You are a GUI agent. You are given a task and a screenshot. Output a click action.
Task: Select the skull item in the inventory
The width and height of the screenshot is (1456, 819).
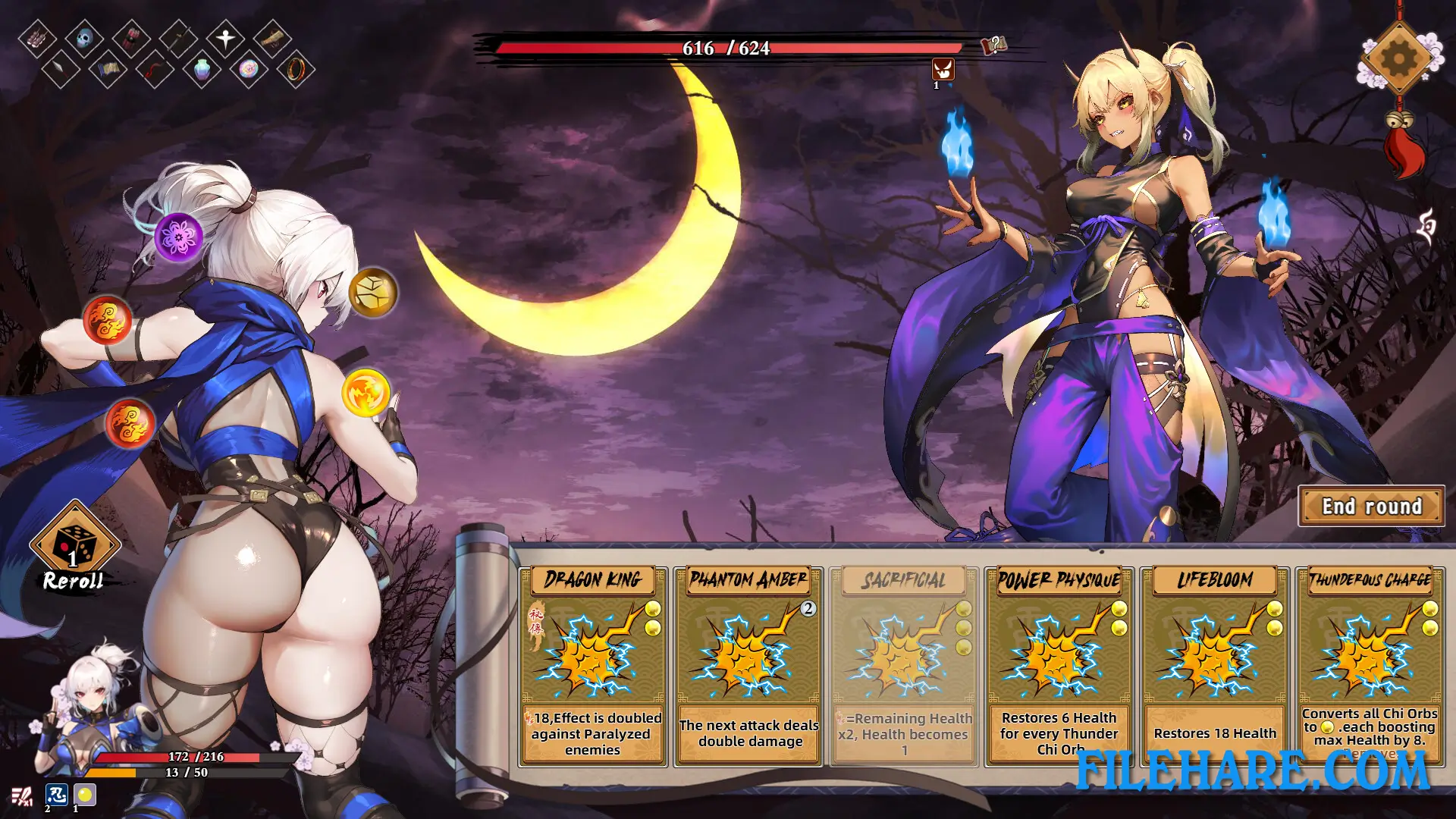tap(84, 39)
